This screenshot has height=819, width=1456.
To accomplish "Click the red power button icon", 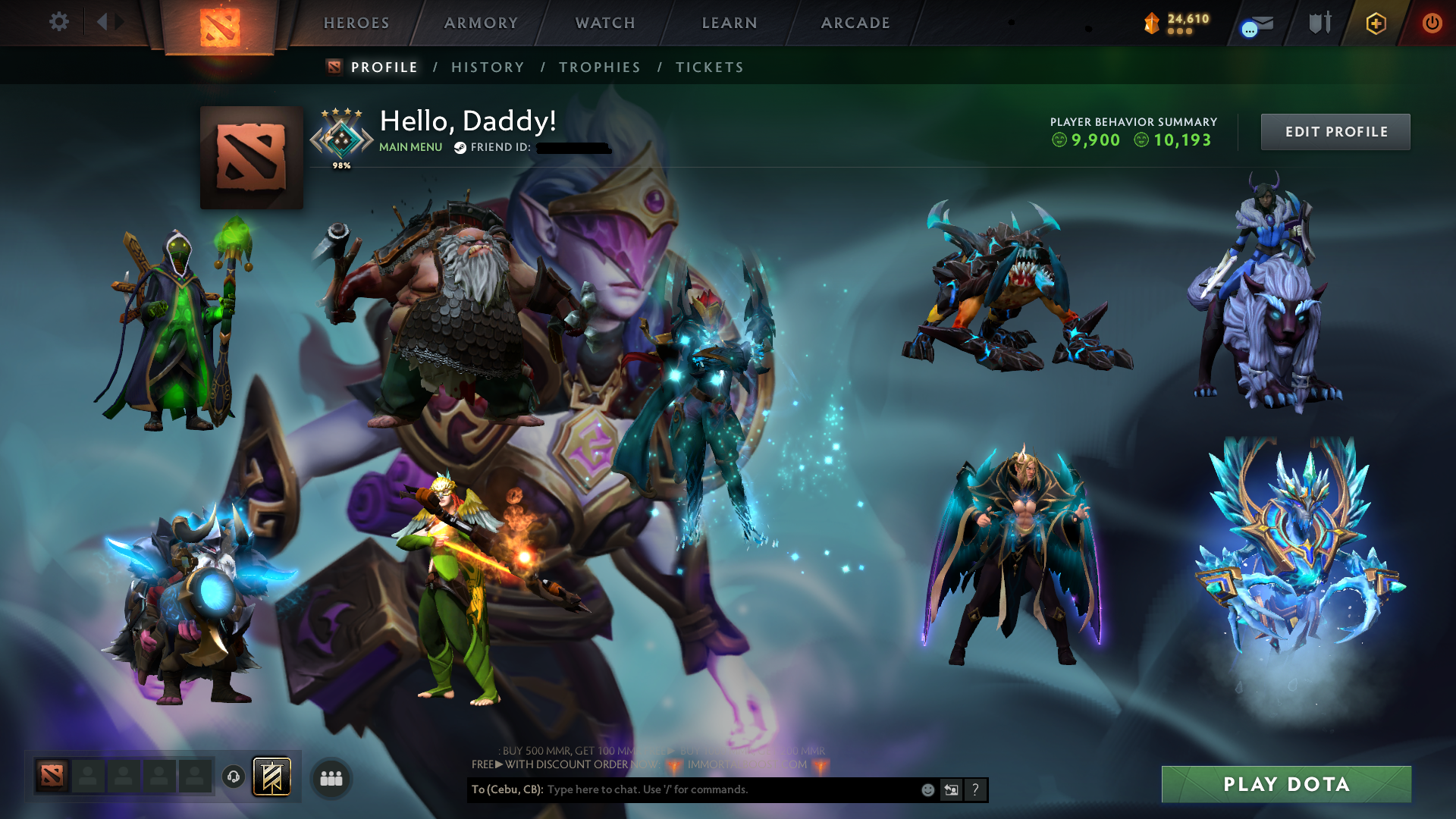I will click(x=1432, y=22).
